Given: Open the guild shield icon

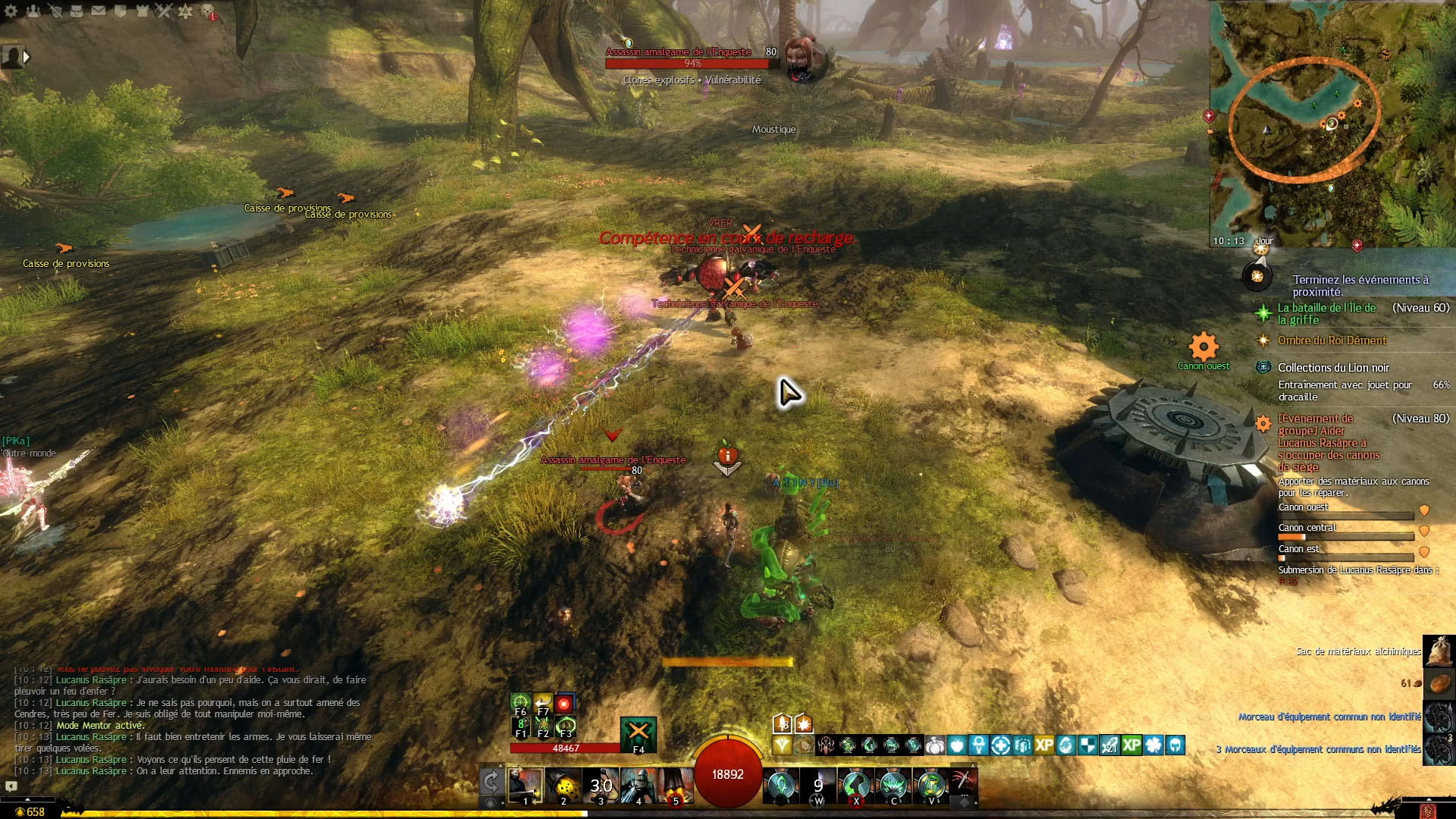Looking at the screenshot, I should pos(121,11).
